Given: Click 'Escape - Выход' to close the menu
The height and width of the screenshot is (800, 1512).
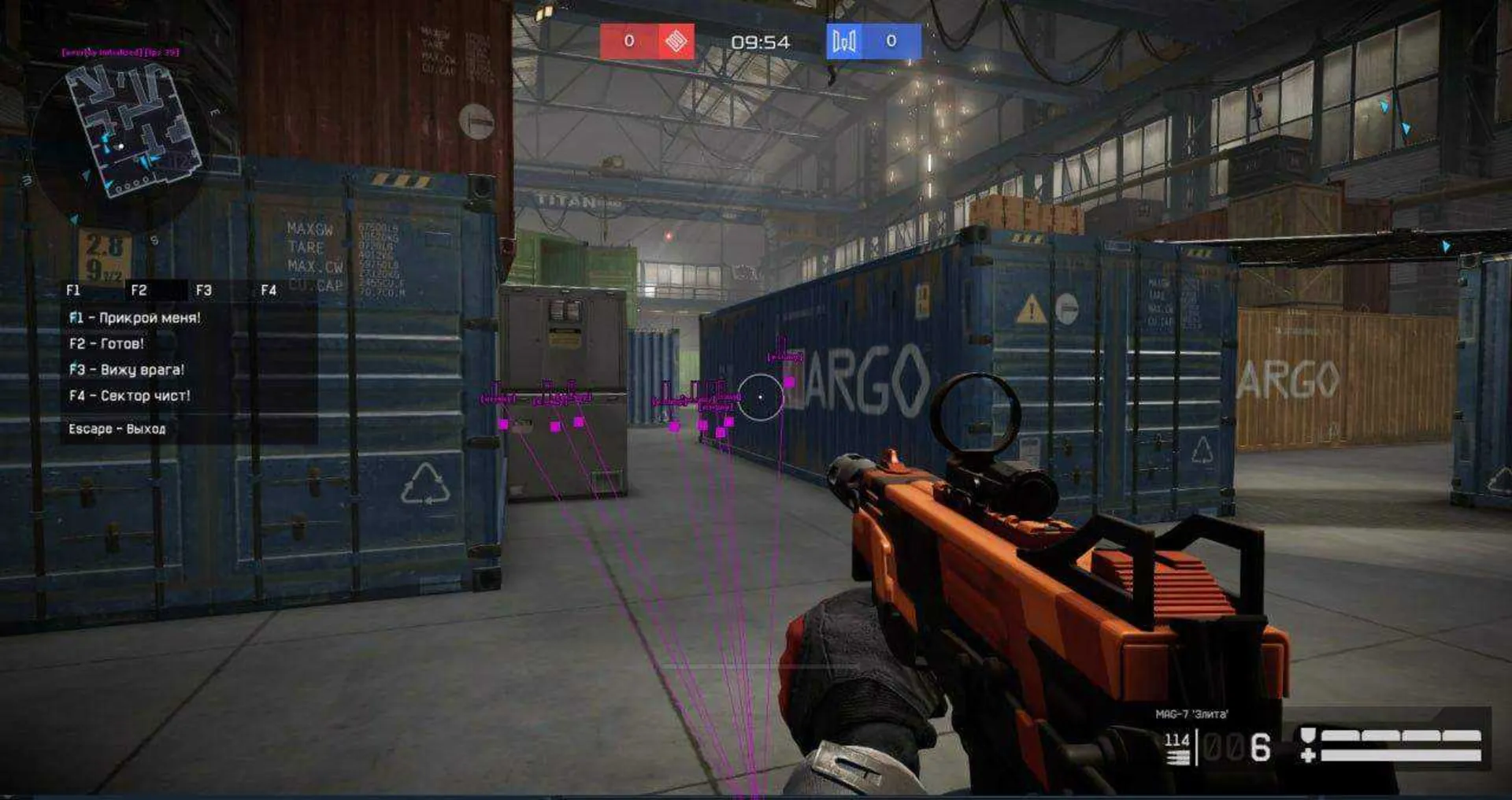Looking at the screenshot, I should (114, 431).
